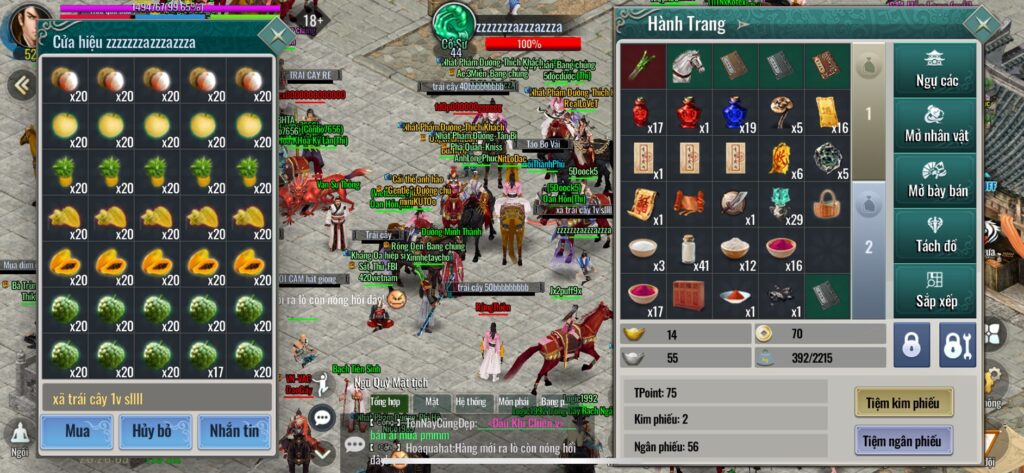Image resolution: width=1024 pixels, height=473 pixels.
Task: Switch chat to the Hệ thống tab
Action: pos(472,401)
